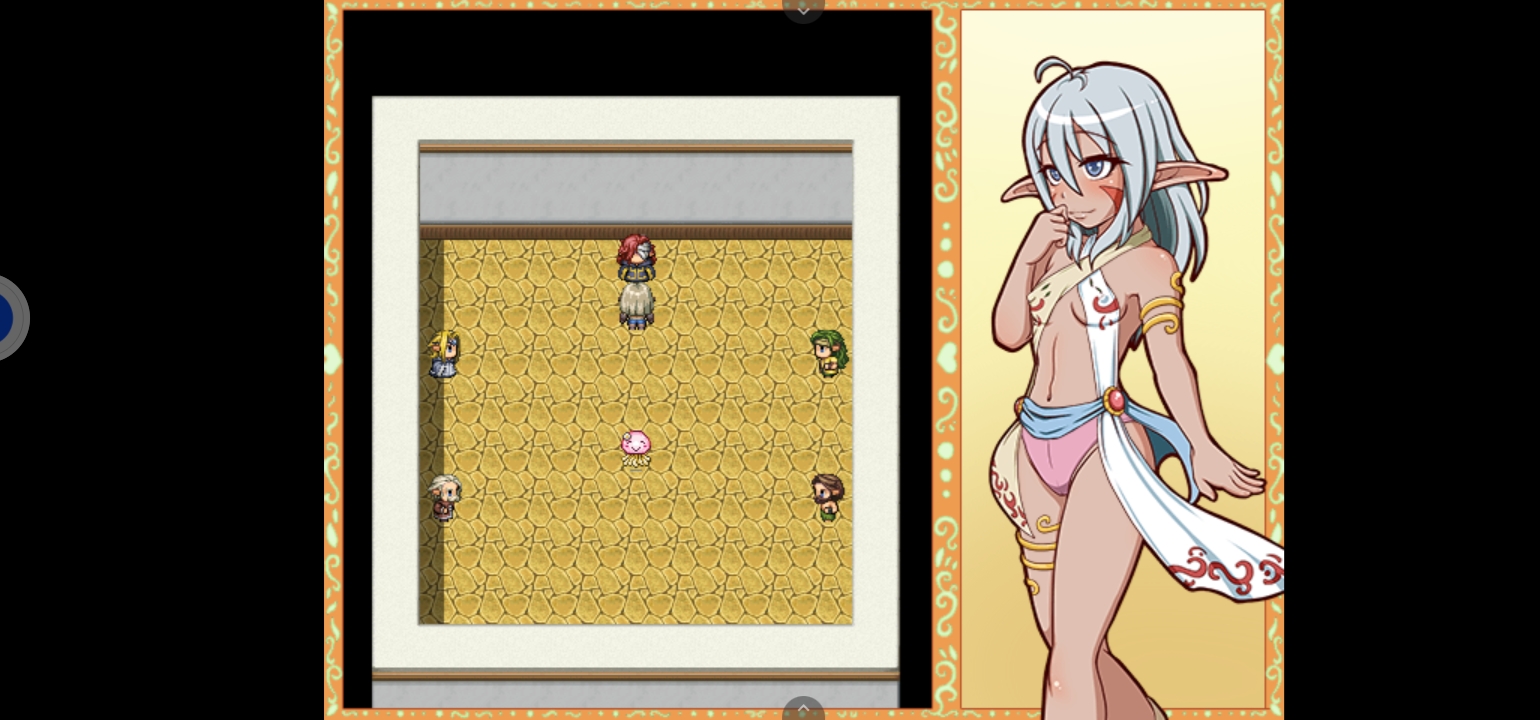Viewport: 1540px width, 720px height.
Task: Tap the up-chevron handle at bottom edge
Action: tap(803, 709)
